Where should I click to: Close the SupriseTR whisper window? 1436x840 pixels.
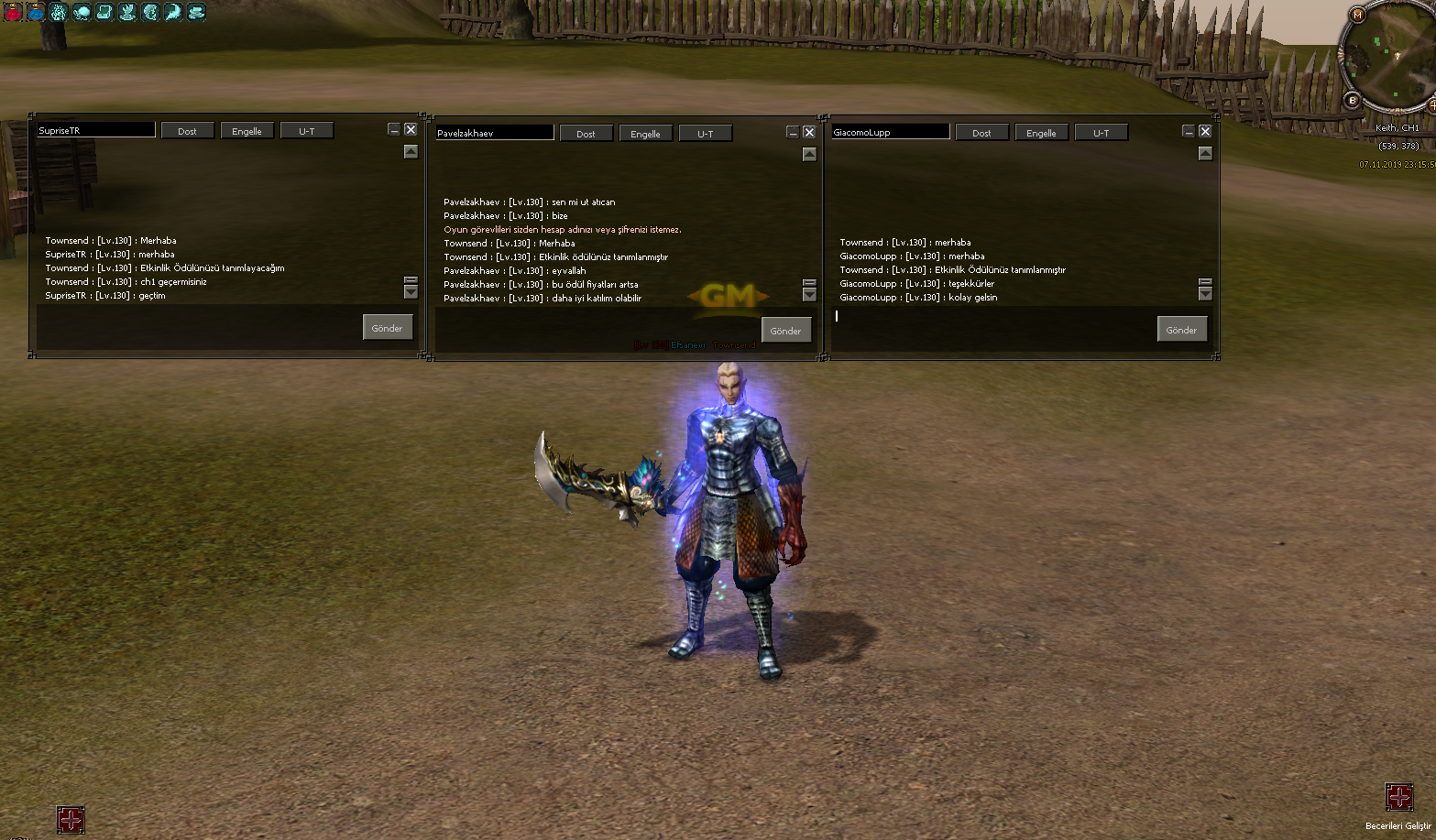pyautogui.click(x=411, y=130)
